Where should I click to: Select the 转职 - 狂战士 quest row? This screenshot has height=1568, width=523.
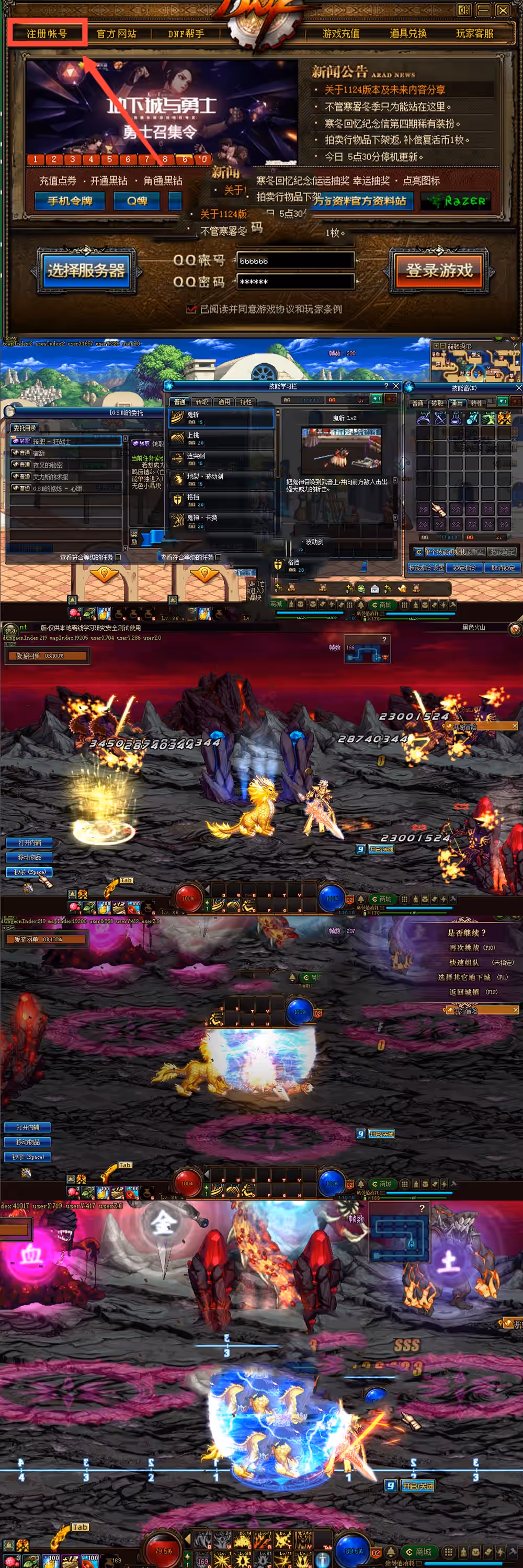(x=66, y=441)
